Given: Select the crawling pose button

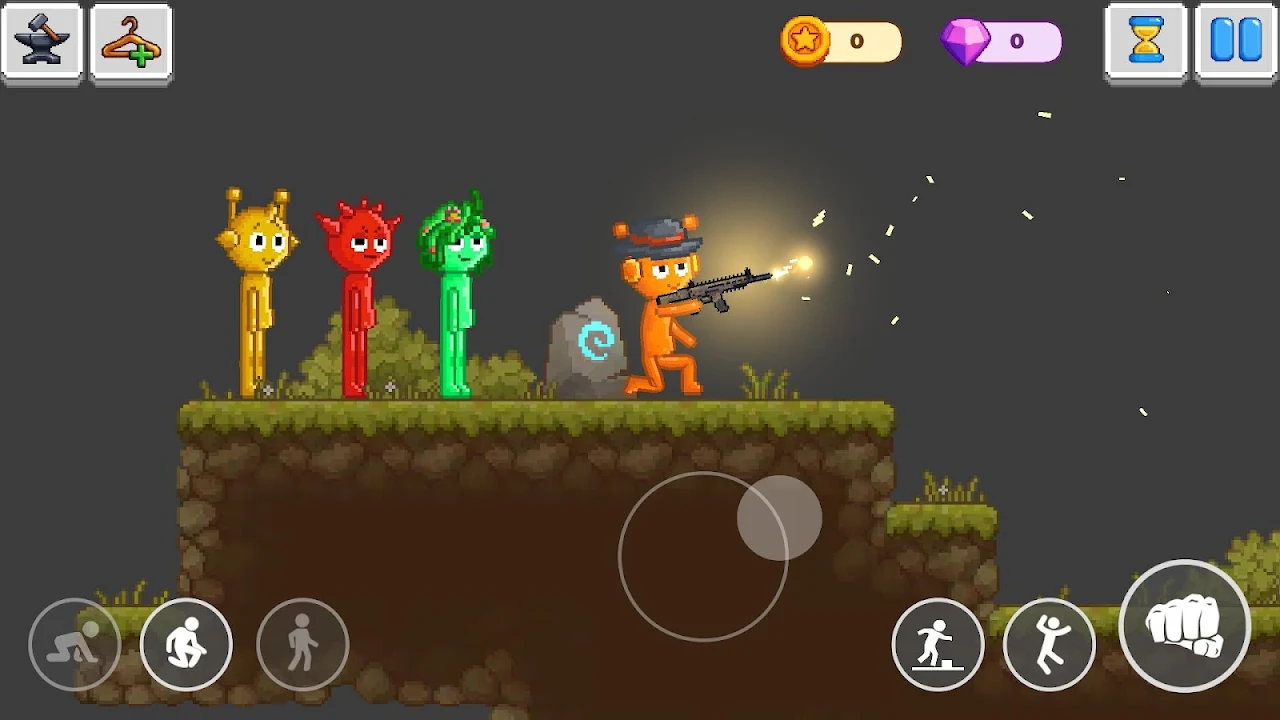Looking at the screenshot, I should click(75, 645).
